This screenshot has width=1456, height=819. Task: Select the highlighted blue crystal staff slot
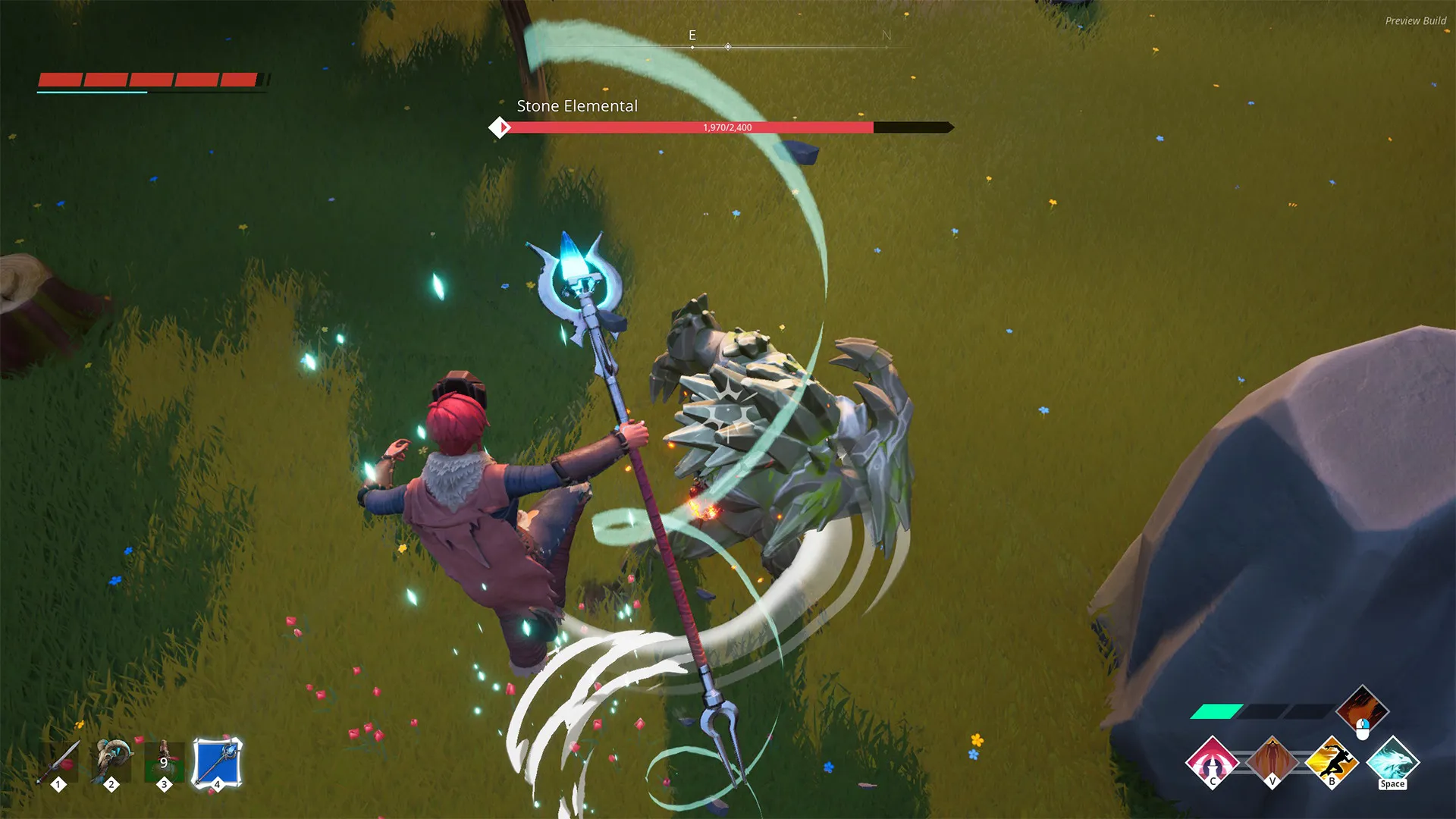[x=218, y=761]
